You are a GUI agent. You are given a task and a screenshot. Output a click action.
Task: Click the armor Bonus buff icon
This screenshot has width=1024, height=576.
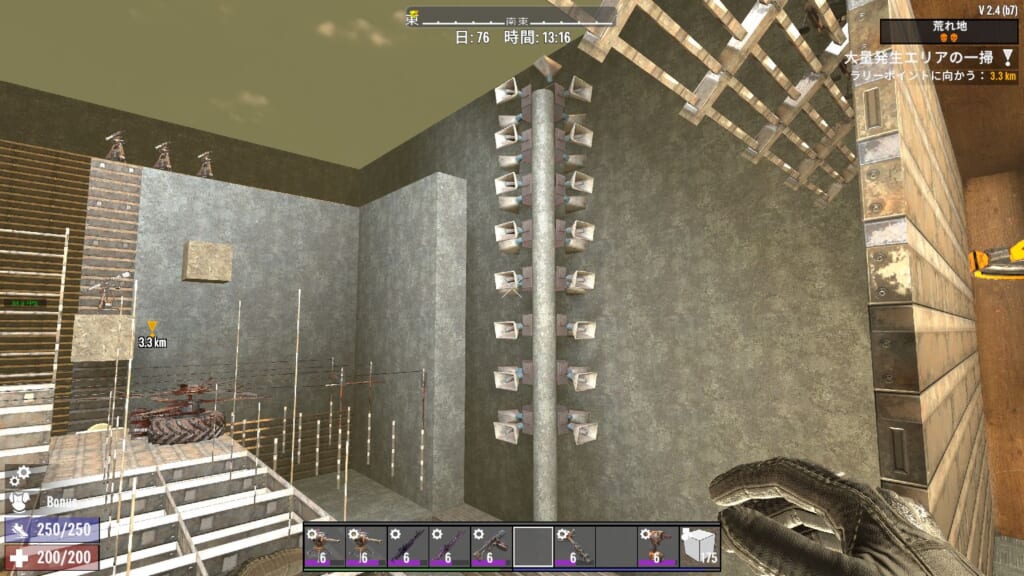[19, 502]
